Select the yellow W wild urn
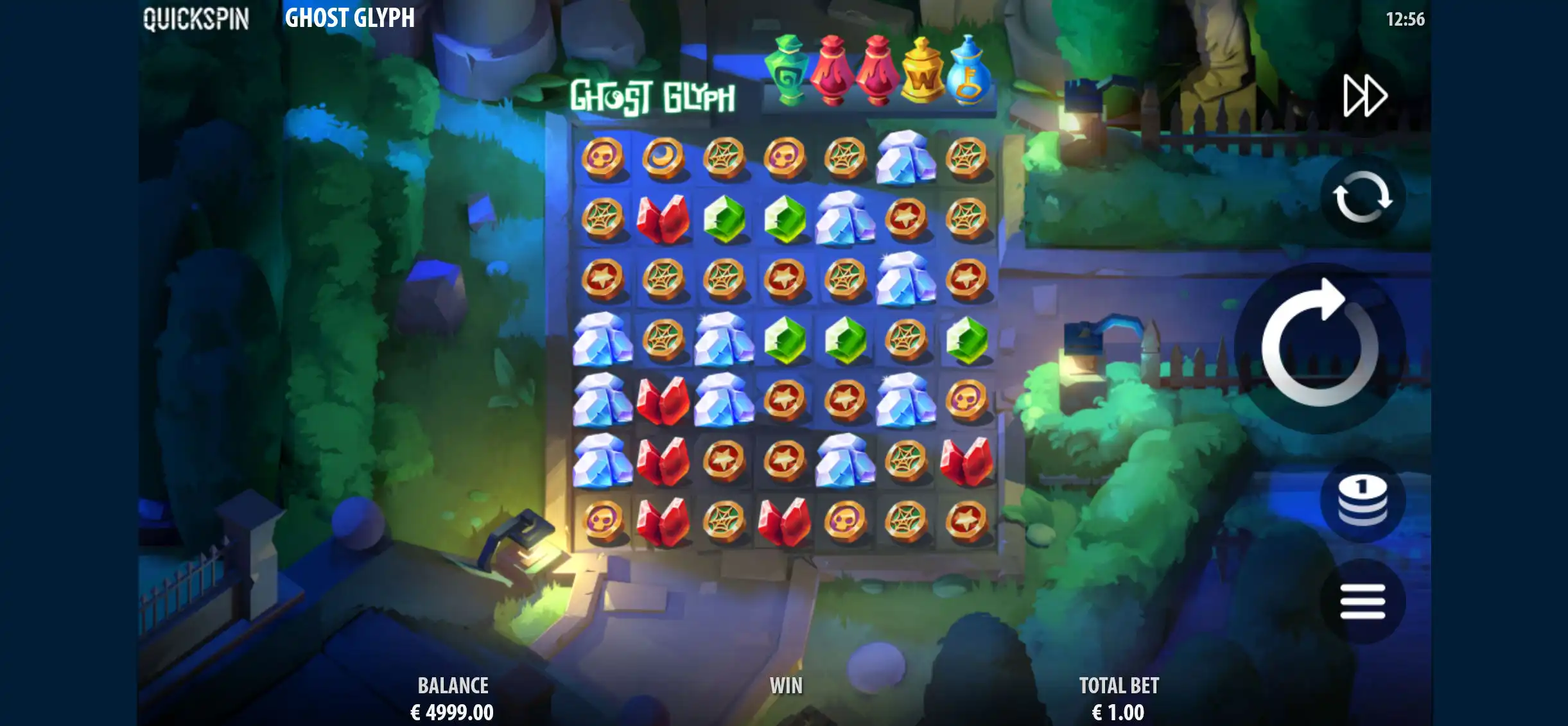The height and width of the screenshot is (726, 1568). click(922, 72)
